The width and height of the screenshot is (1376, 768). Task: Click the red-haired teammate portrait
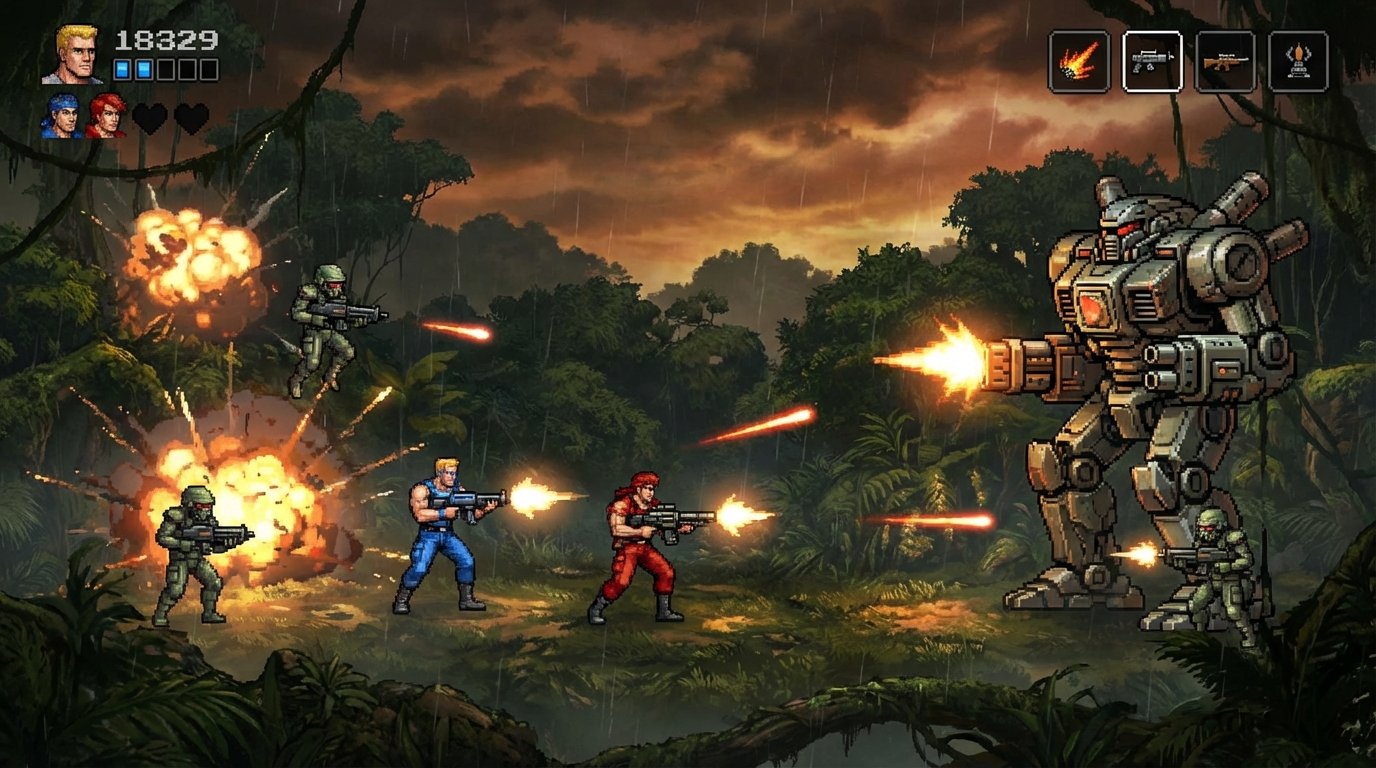tap(106, 116)
